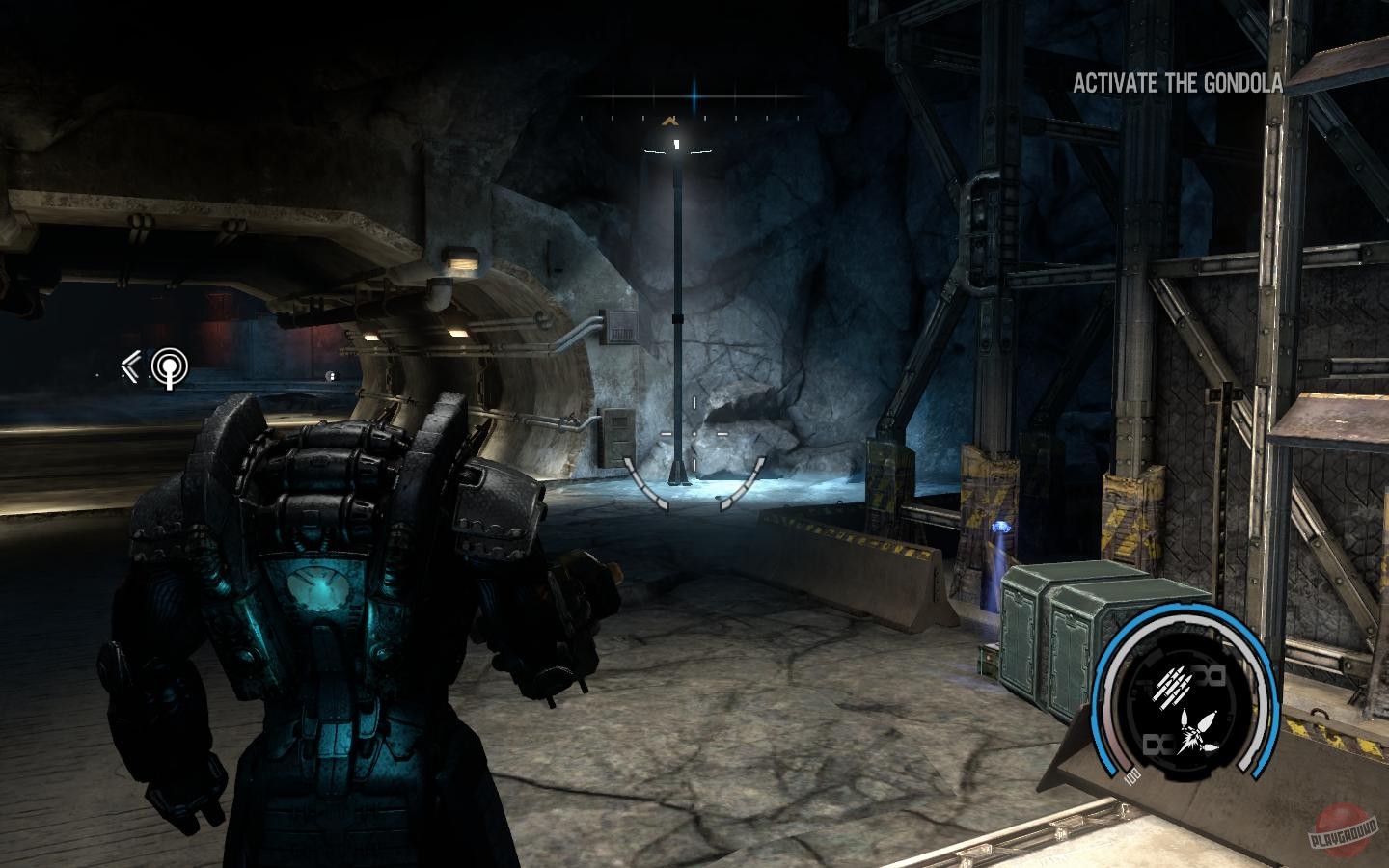Click the infinity ammo symbol beside the bullets
1389x868 pixels.
click(1211, 676)
